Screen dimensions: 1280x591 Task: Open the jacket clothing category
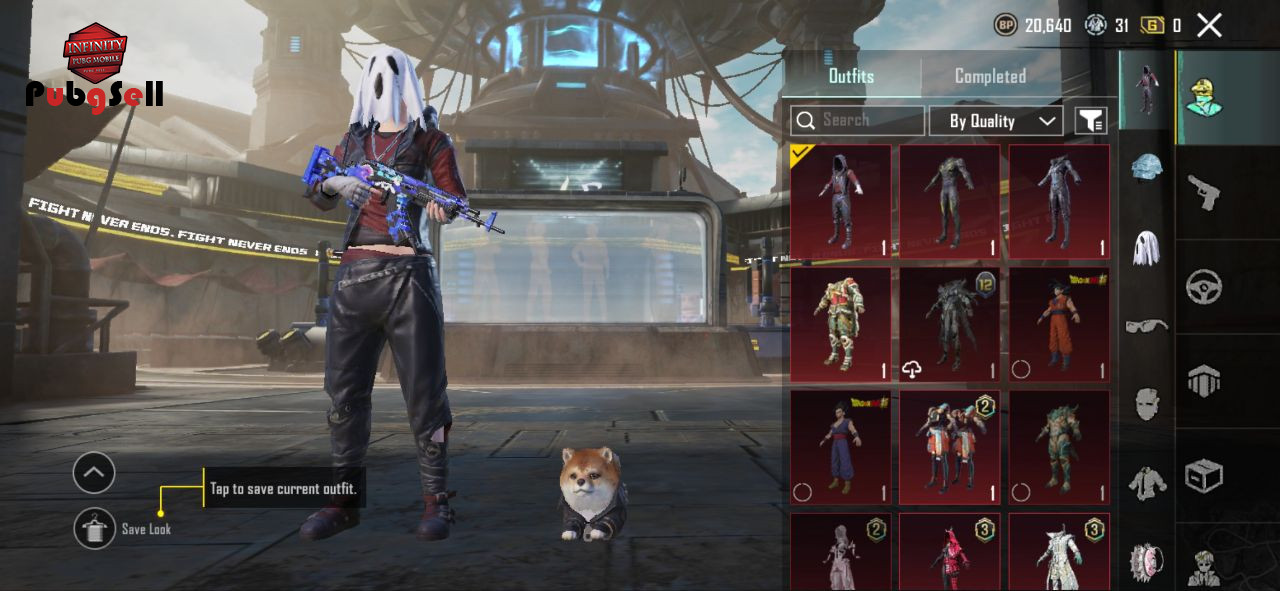(1147, 483)
